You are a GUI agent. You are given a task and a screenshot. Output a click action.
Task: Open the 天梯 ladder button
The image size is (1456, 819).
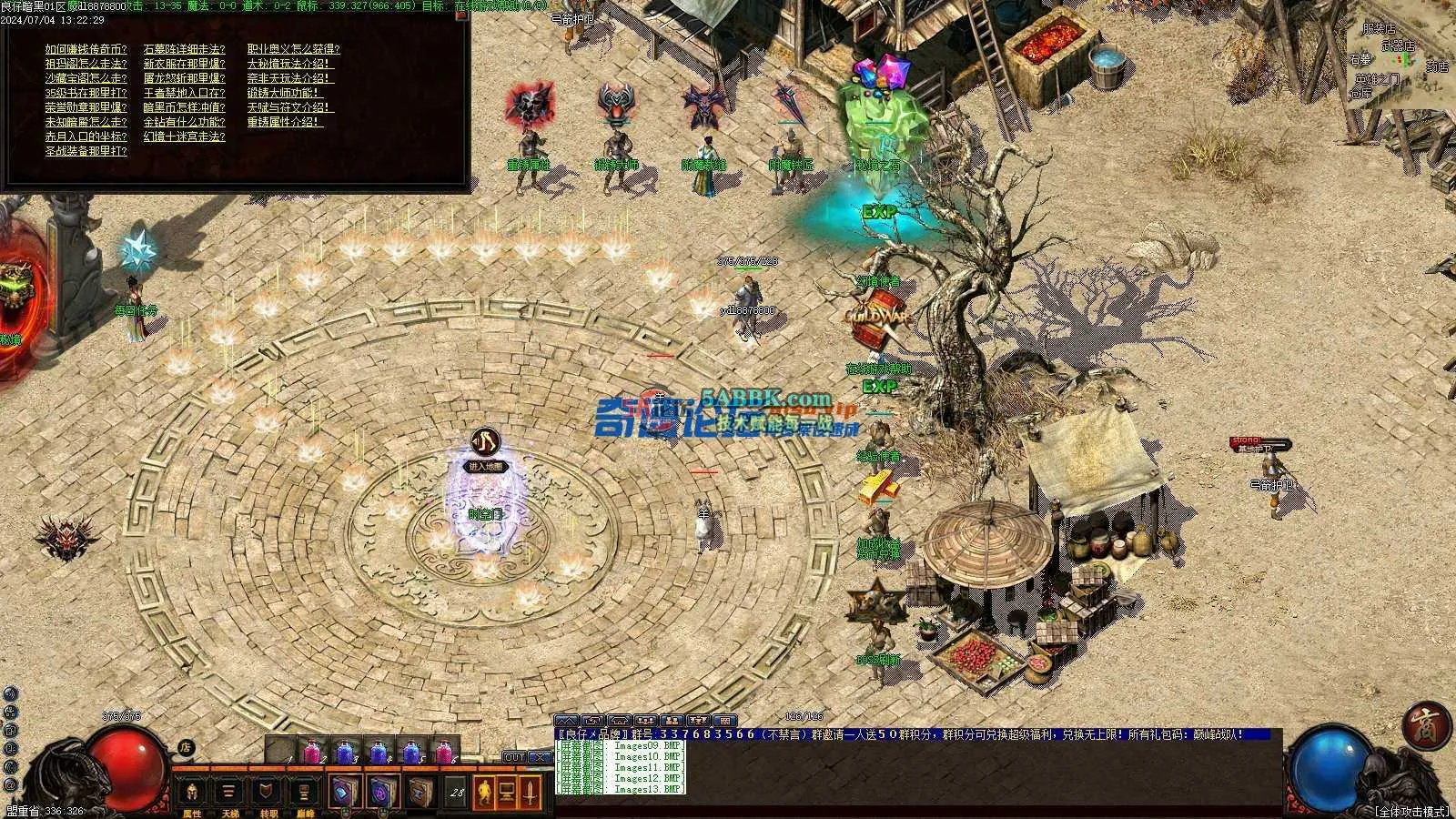tap(230, 794)
